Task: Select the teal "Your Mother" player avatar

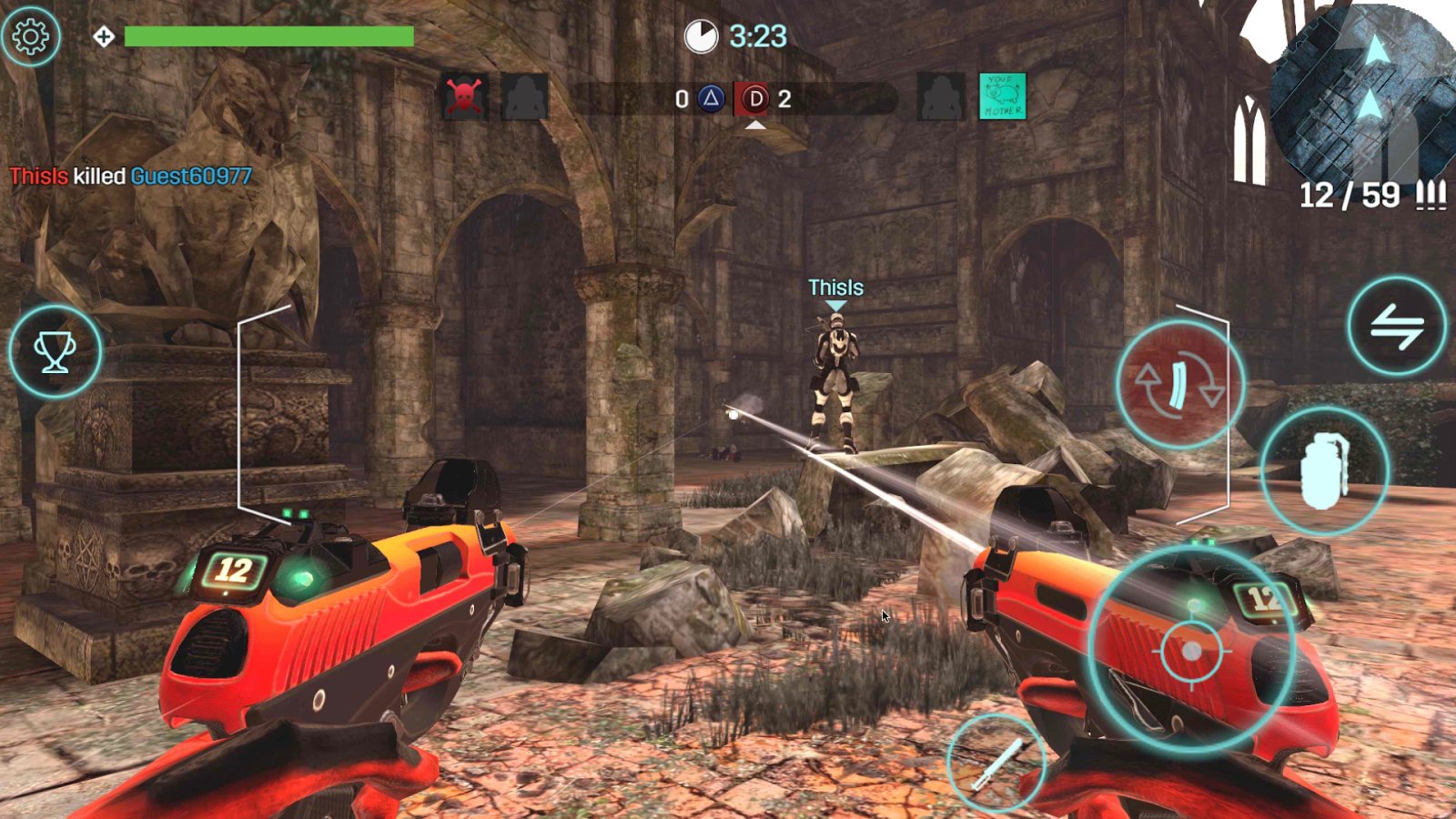Action: (1002, 96)
